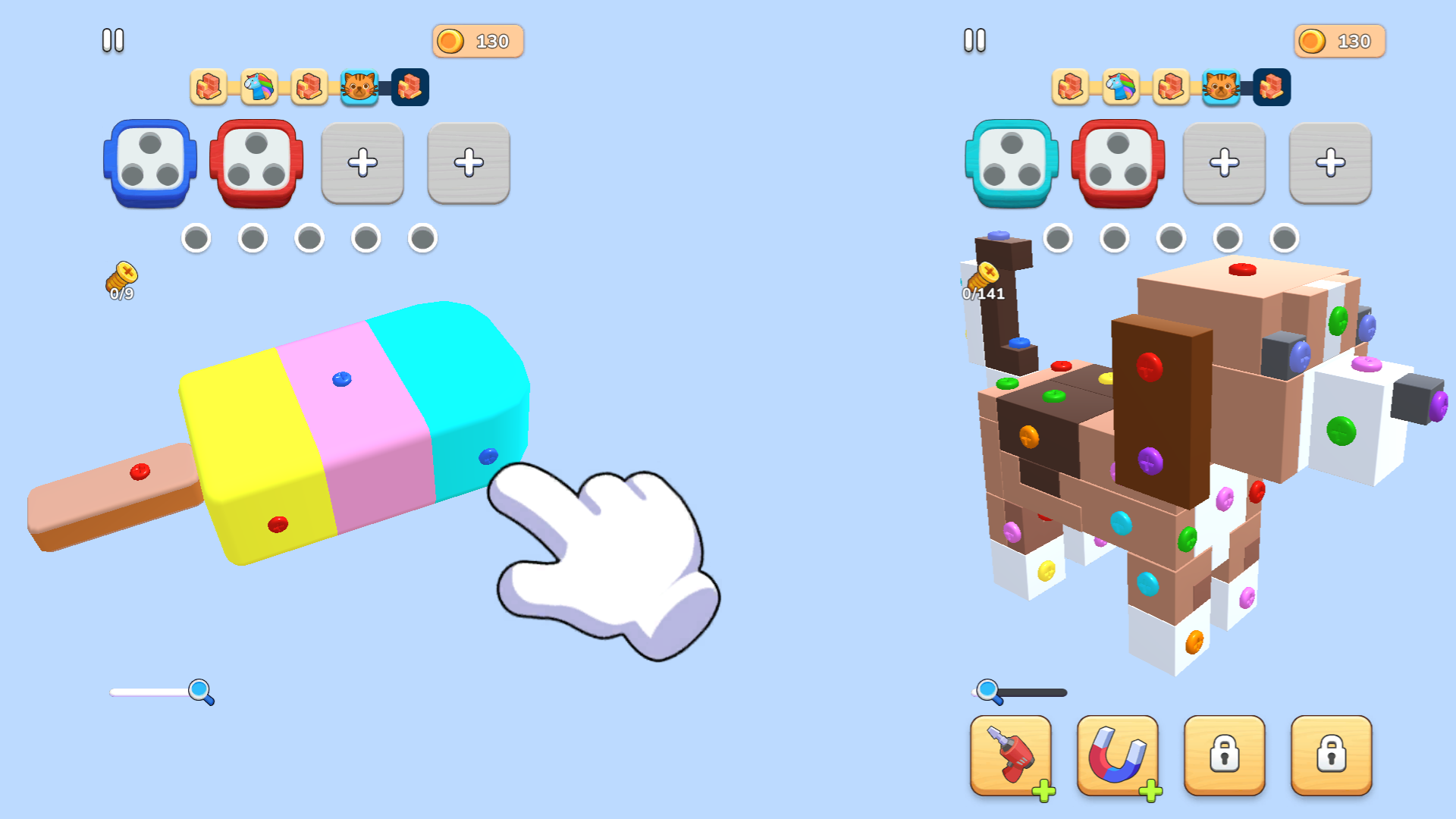The height and width of the screenshot is (819, 1456).
Task: Select the red screw collection tray
Action: click(256, 164)
